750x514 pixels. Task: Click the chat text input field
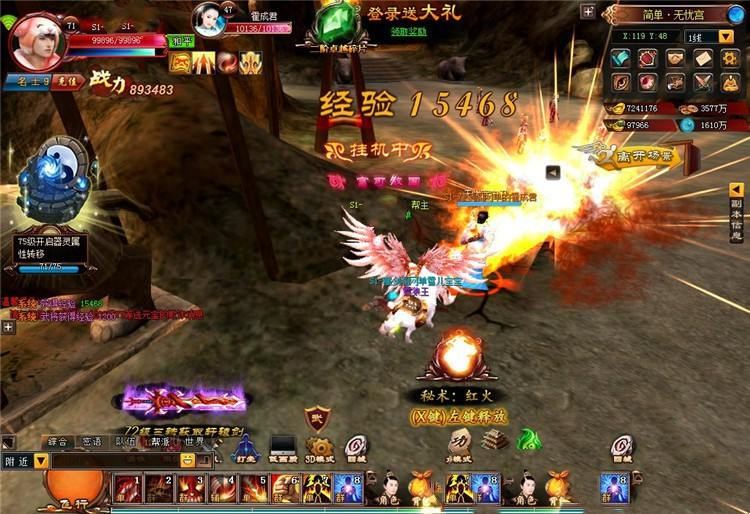pyautogui.click(x=115, y=461)
